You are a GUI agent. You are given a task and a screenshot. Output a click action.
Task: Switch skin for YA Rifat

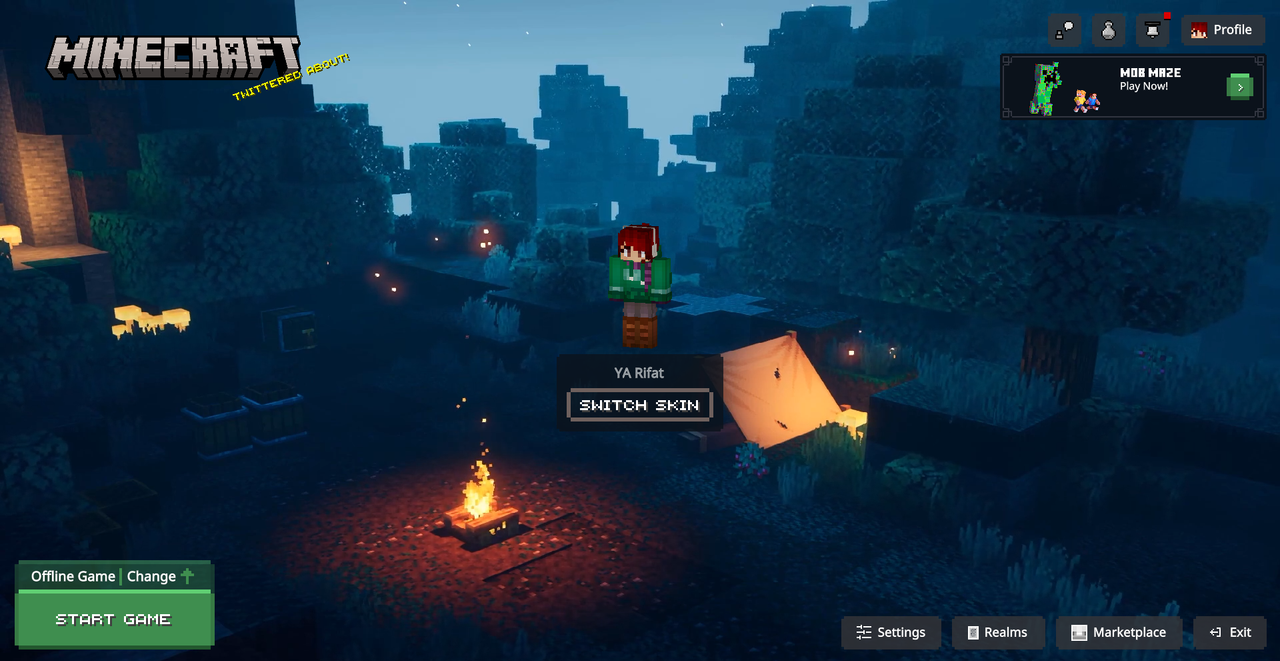coord(640,405)
